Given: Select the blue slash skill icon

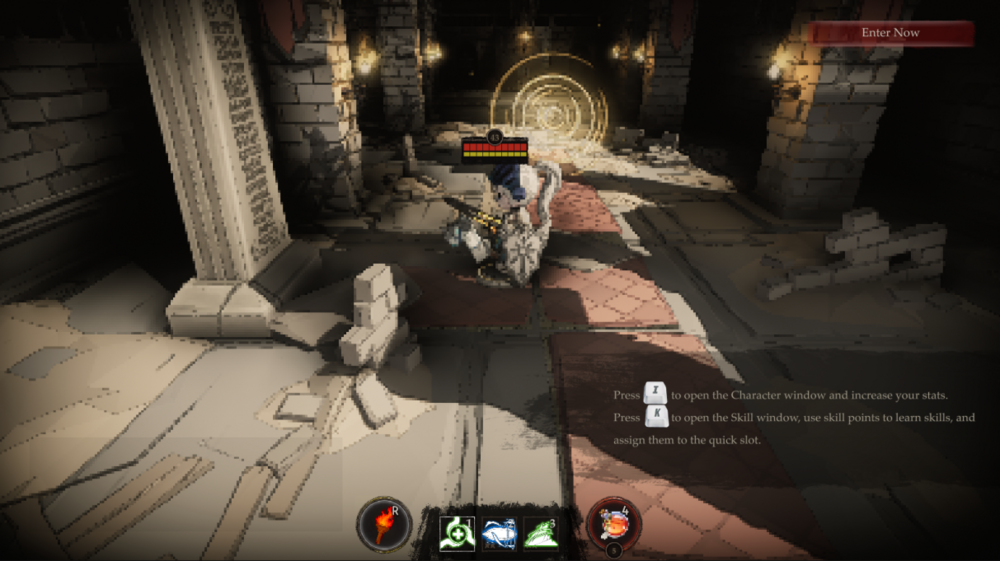Looking at the screenshot, I should pyautogui.click(x=499, y=533).
